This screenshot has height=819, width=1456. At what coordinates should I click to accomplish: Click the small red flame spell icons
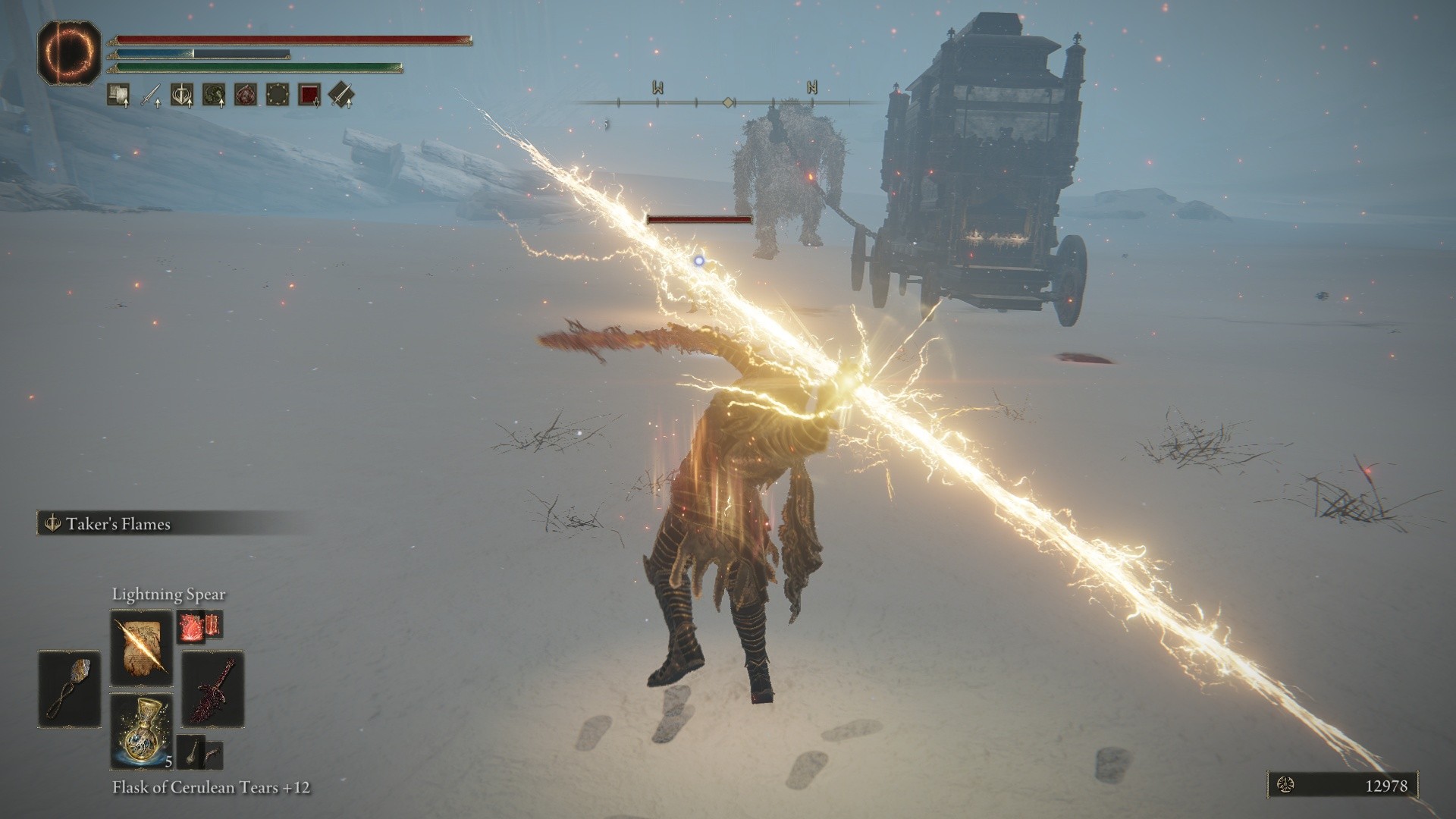pyautogui.click(x=199, y=626)
